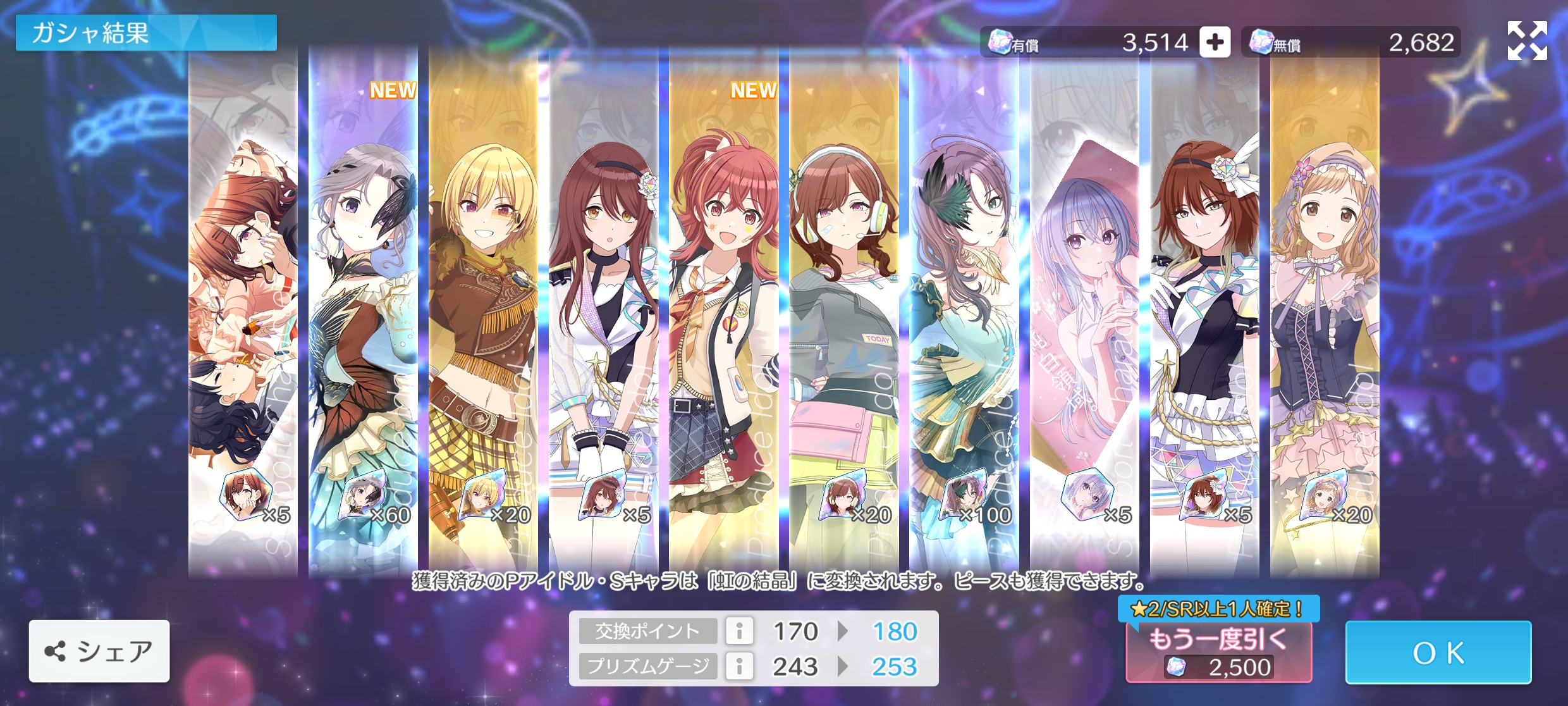The height and width of the screenshot is (706, 1568).
Task: Toggle fullscreen view with the arrows icon
Action: pos(1527,40)
